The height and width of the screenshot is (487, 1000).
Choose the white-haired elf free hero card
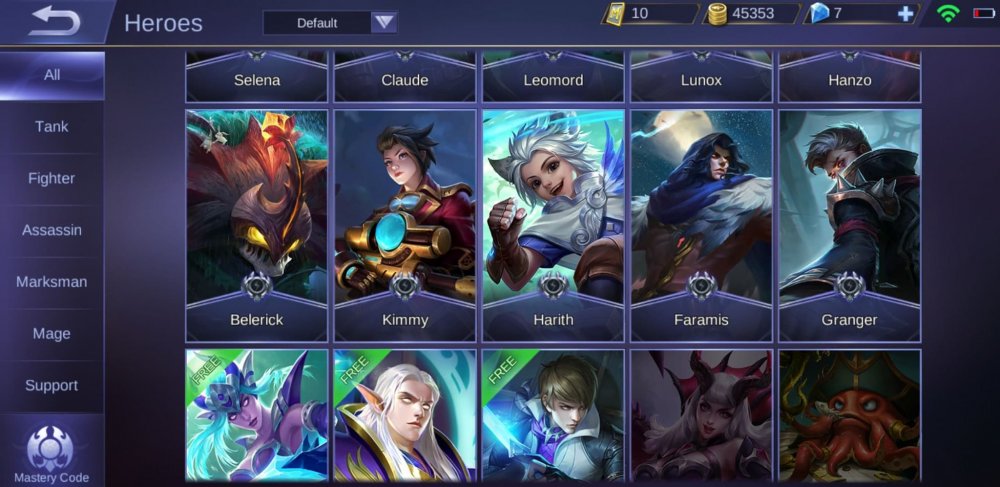(405, 415)
